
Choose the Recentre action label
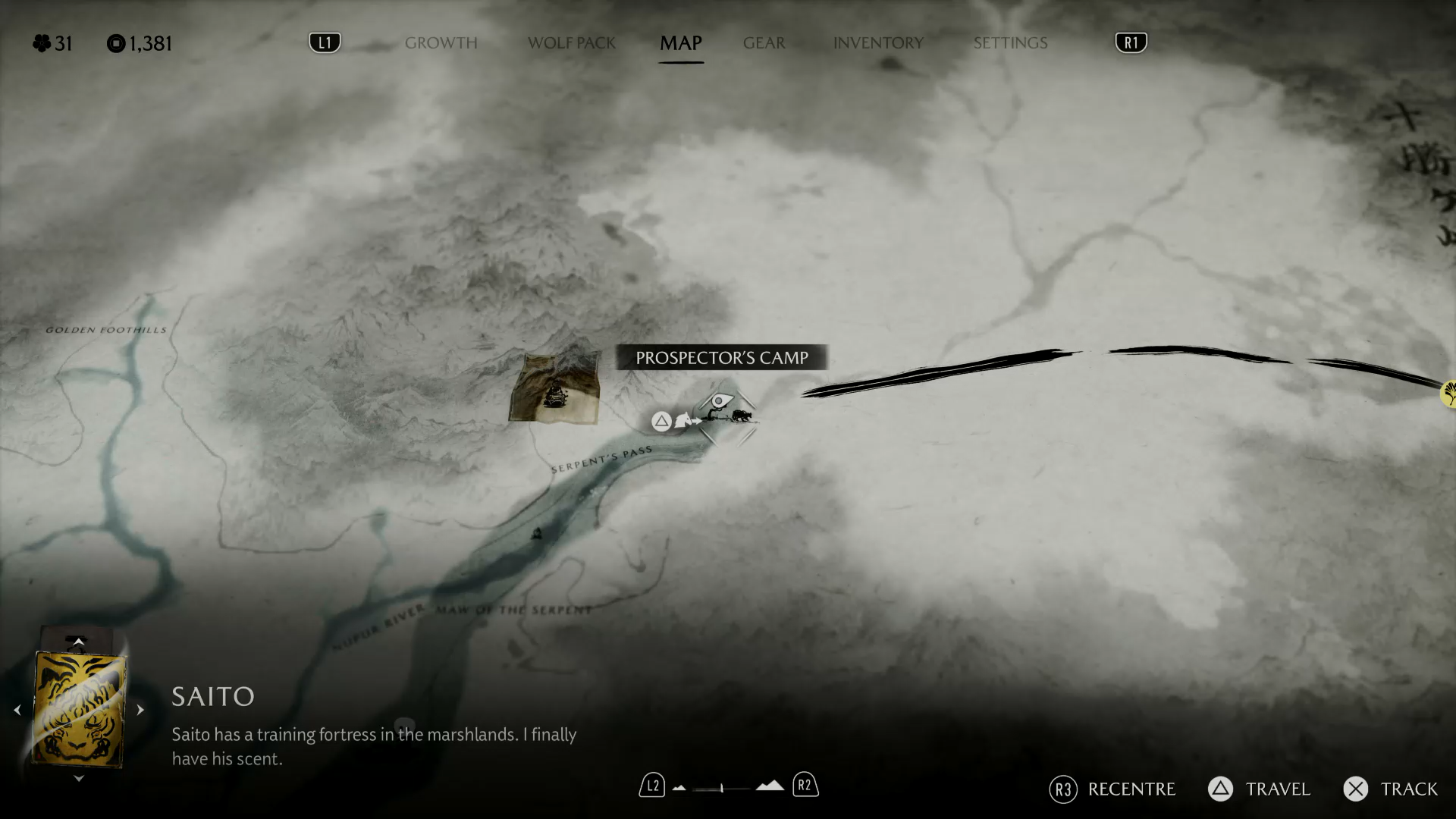pos(1131,789)
